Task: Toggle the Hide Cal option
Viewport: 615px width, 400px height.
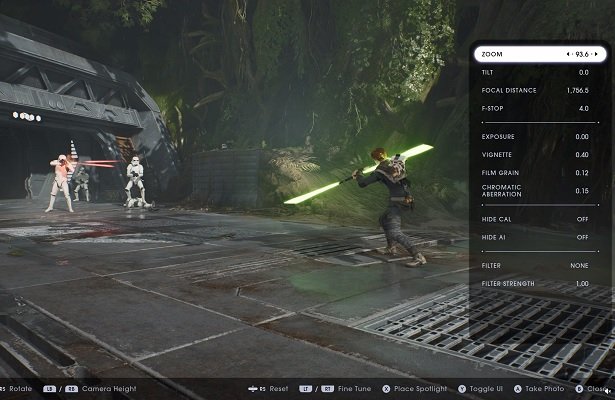Action: click(540, 219)
